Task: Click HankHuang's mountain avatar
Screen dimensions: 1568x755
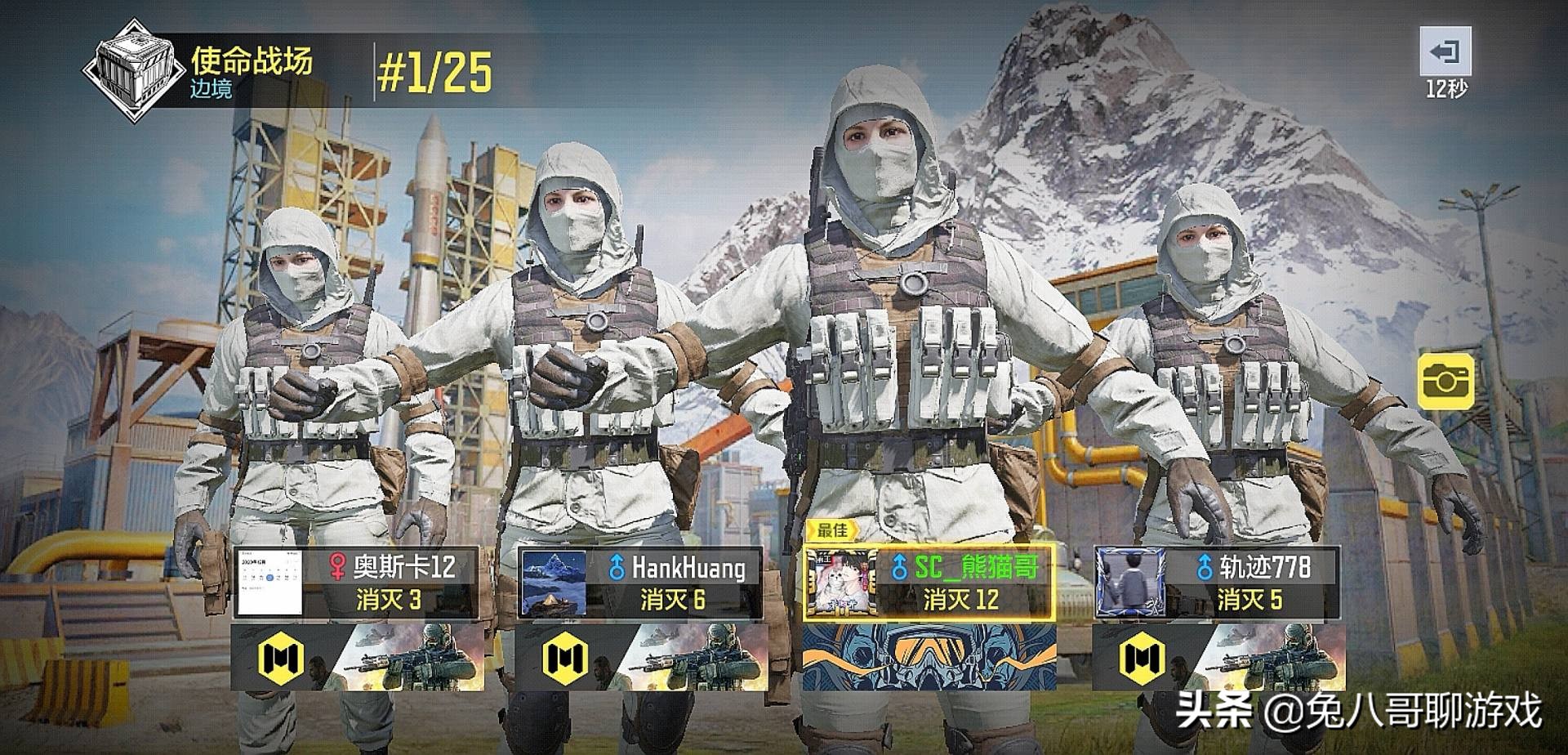Action: pos(553,583)
